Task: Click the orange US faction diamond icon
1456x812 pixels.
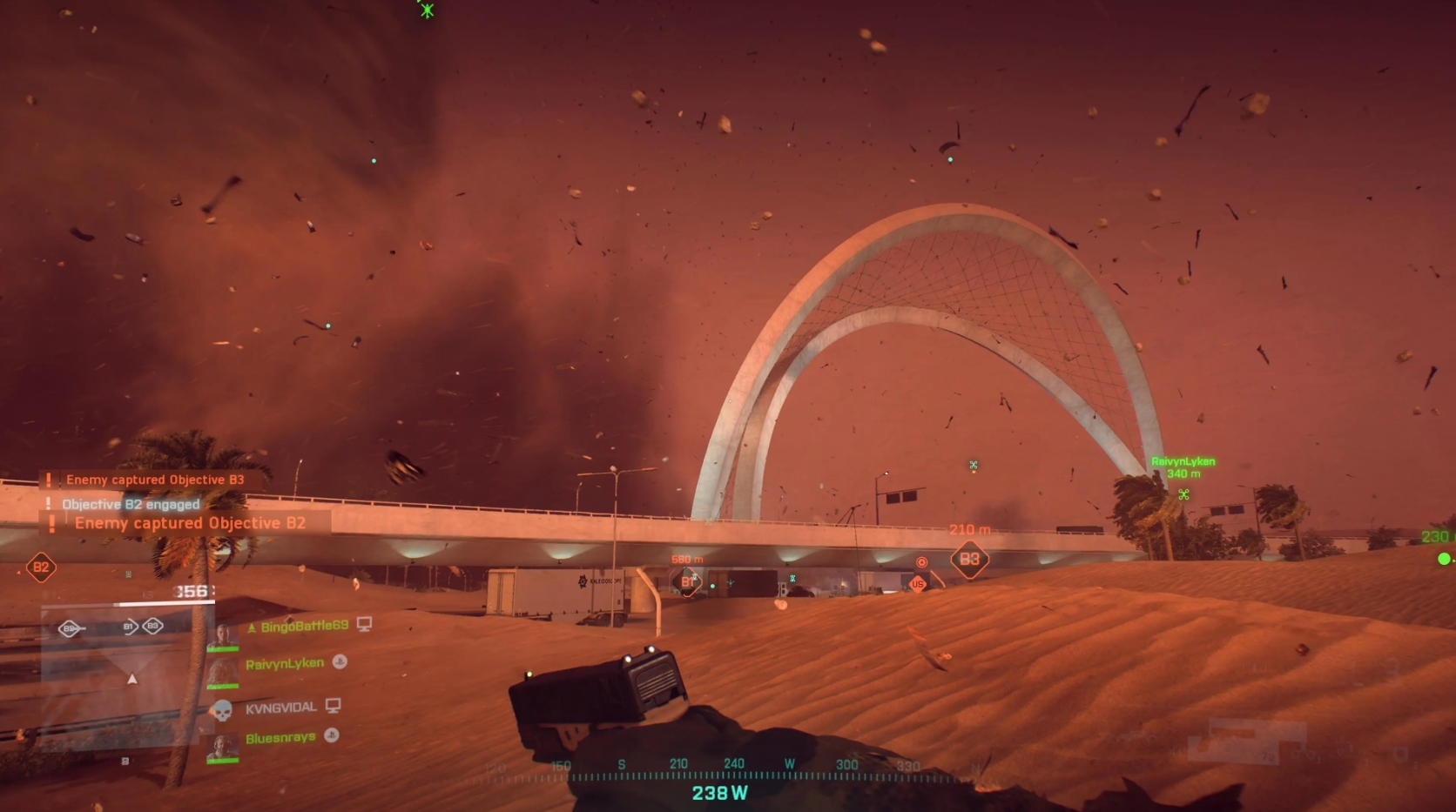Action: pos(917,584)
